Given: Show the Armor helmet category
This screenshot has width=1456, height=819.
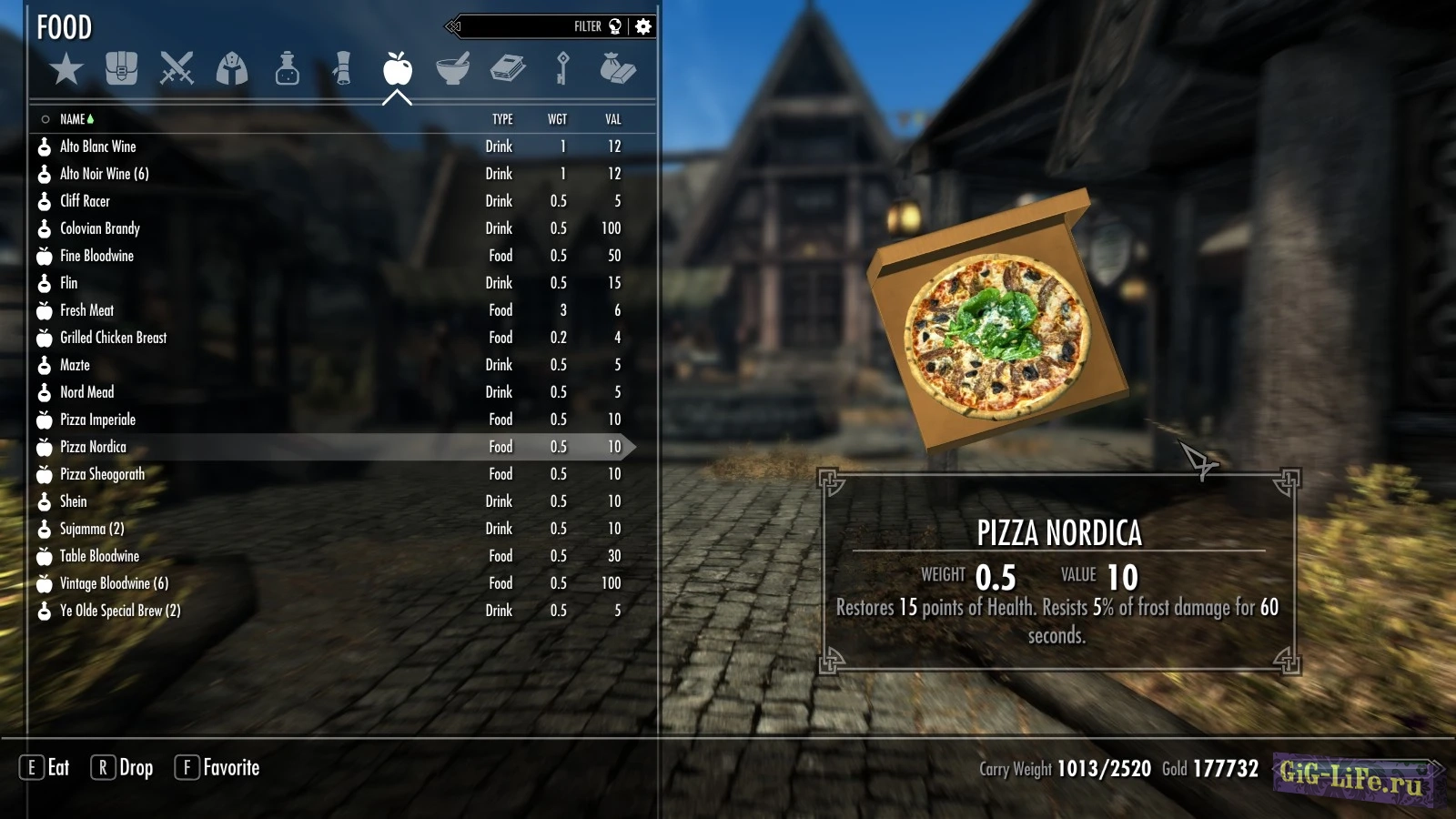Looking at the screenshot, I should point(232,69).
